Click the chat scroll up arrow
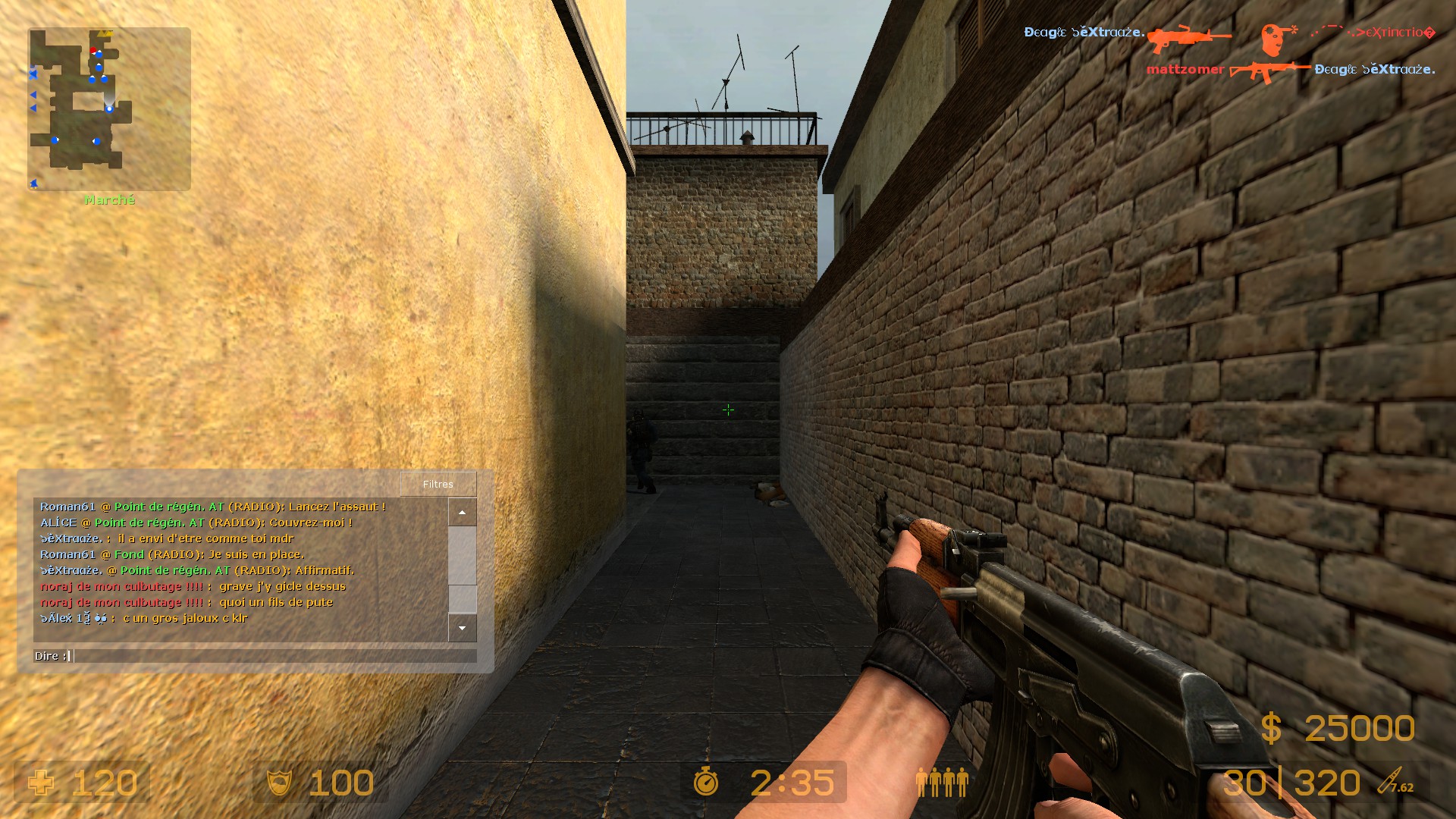This screenshot has height=819, width=1456. pos(462,513)
